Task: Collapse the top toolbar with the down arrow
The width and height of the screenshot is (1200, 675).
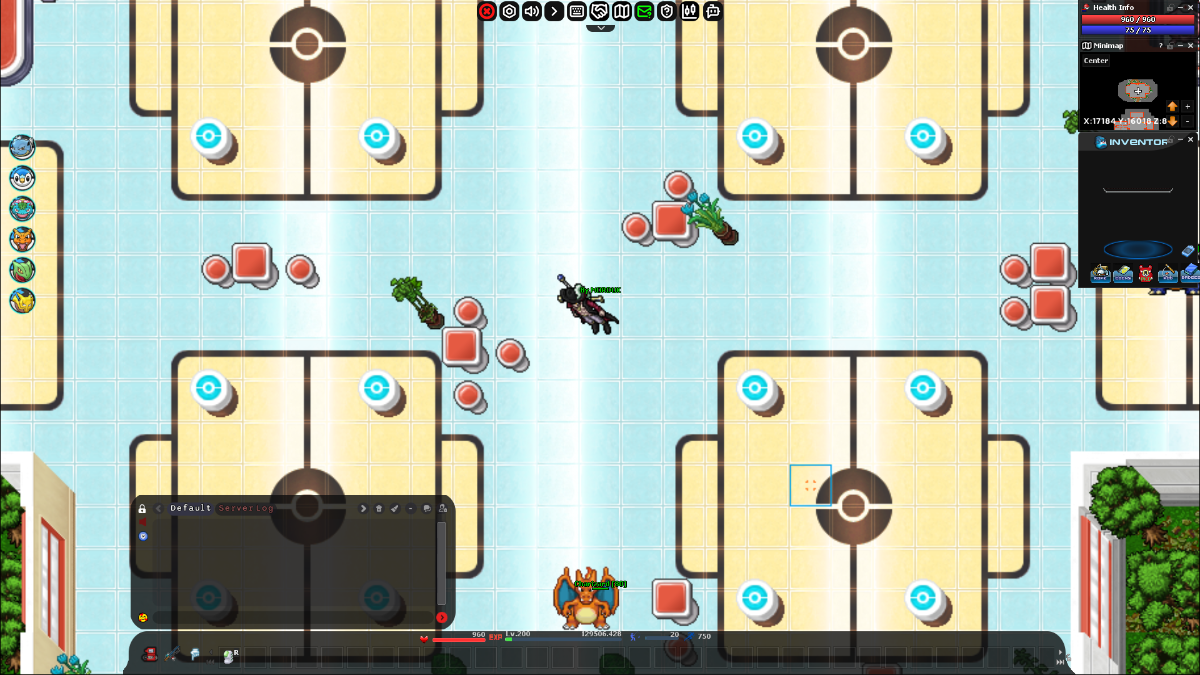Action: click(x=600, y=27)
